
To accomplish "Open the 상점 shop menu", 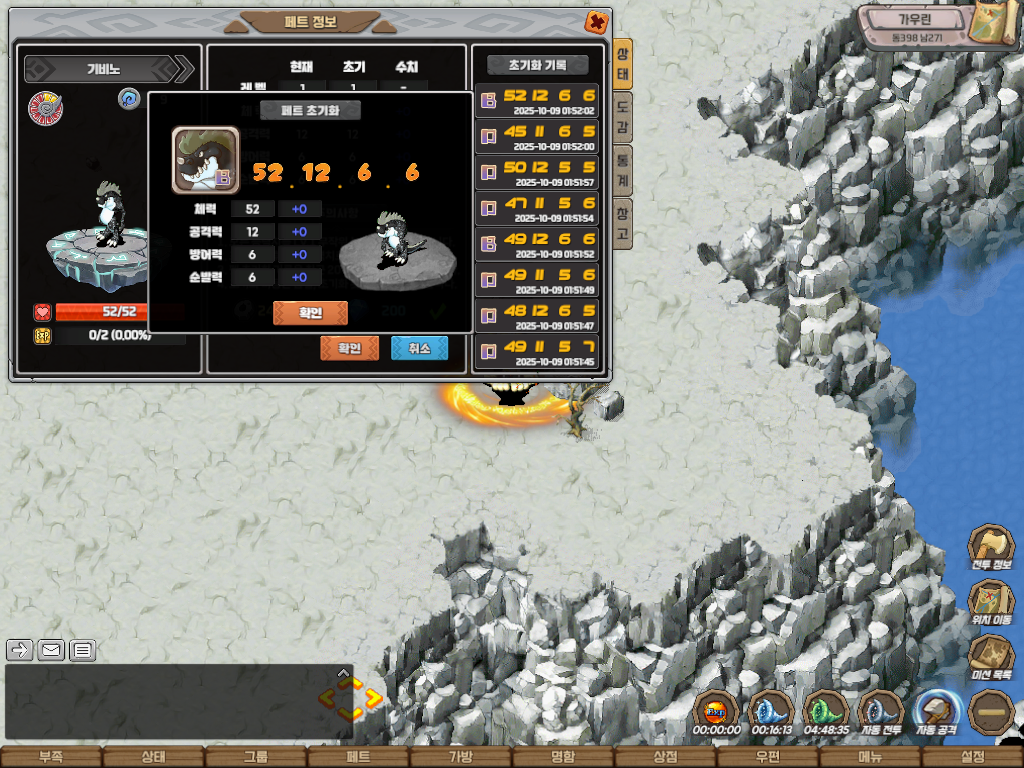I will (x=665, y=757).
